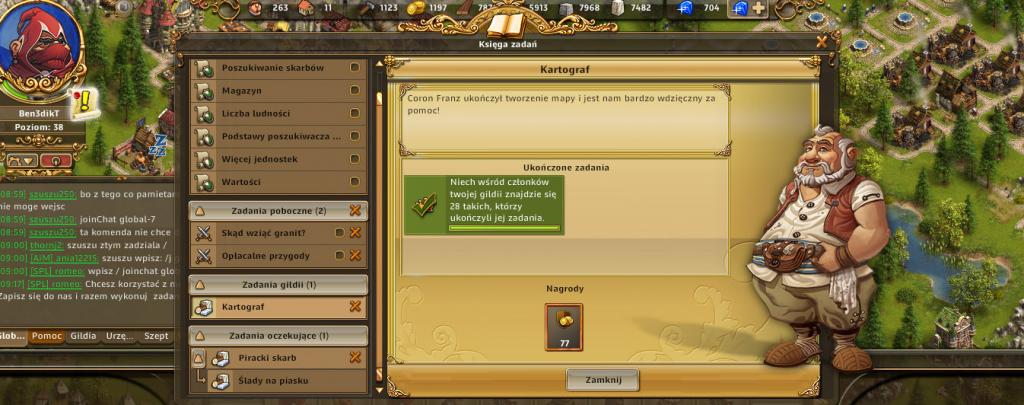Close the Księga zadań window via X
Image resolution: width=1024 pixels, height=405 pixels.
coord(822,42)
